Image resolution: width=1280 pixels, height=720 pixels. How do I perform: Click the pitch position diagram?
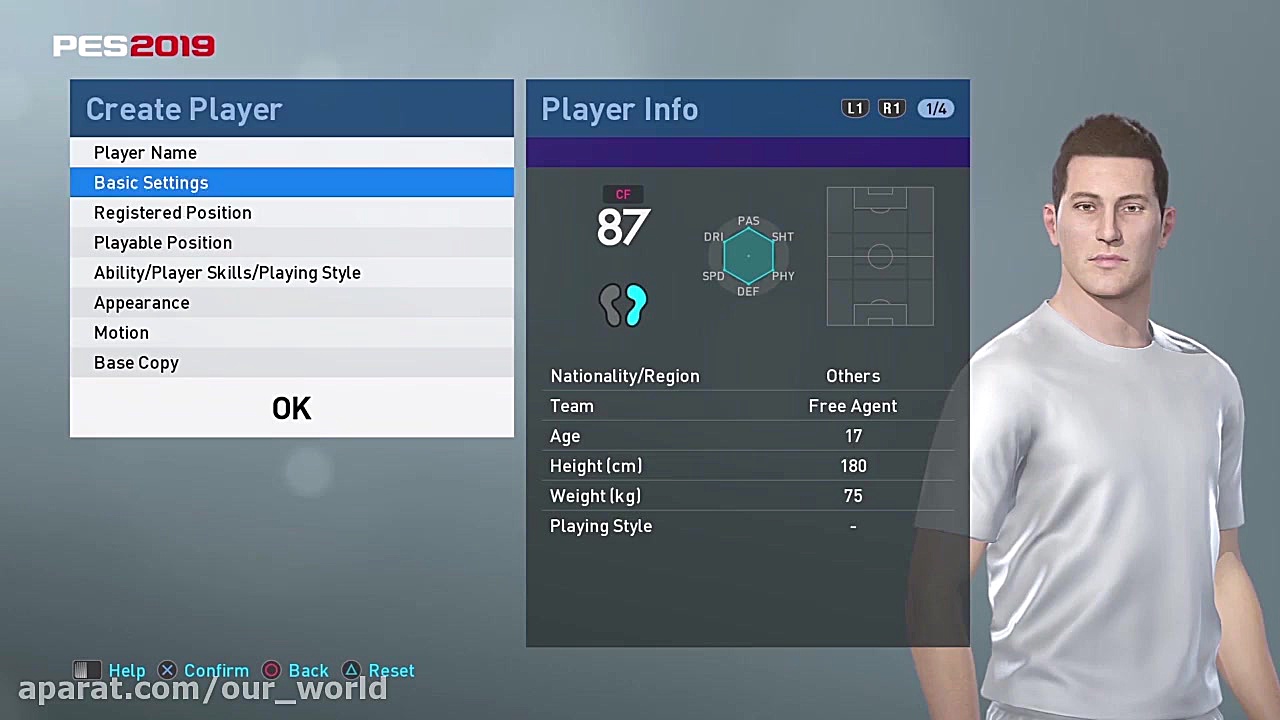[879, 256]
